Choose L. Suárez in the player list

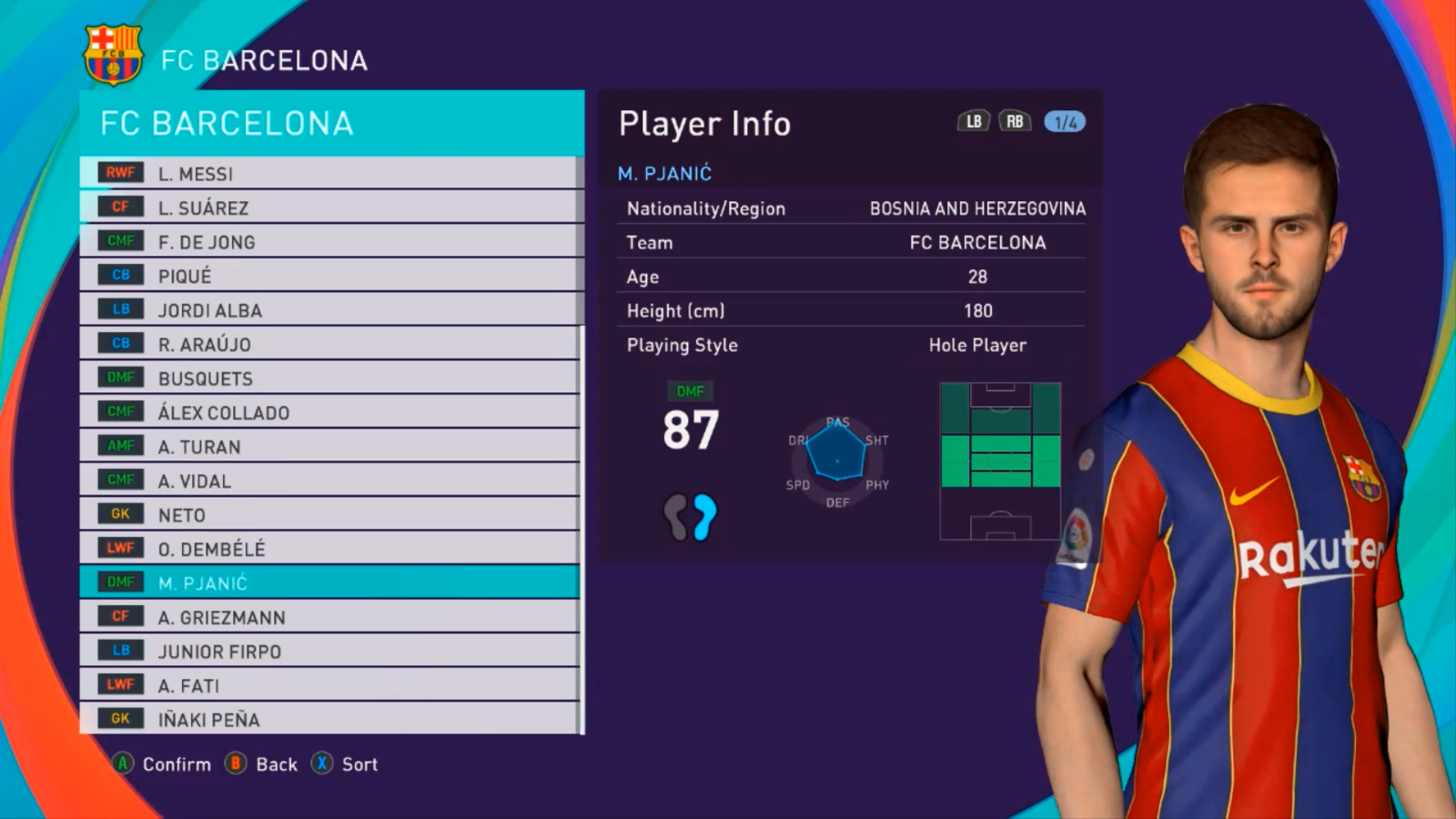tap(328, 207)
